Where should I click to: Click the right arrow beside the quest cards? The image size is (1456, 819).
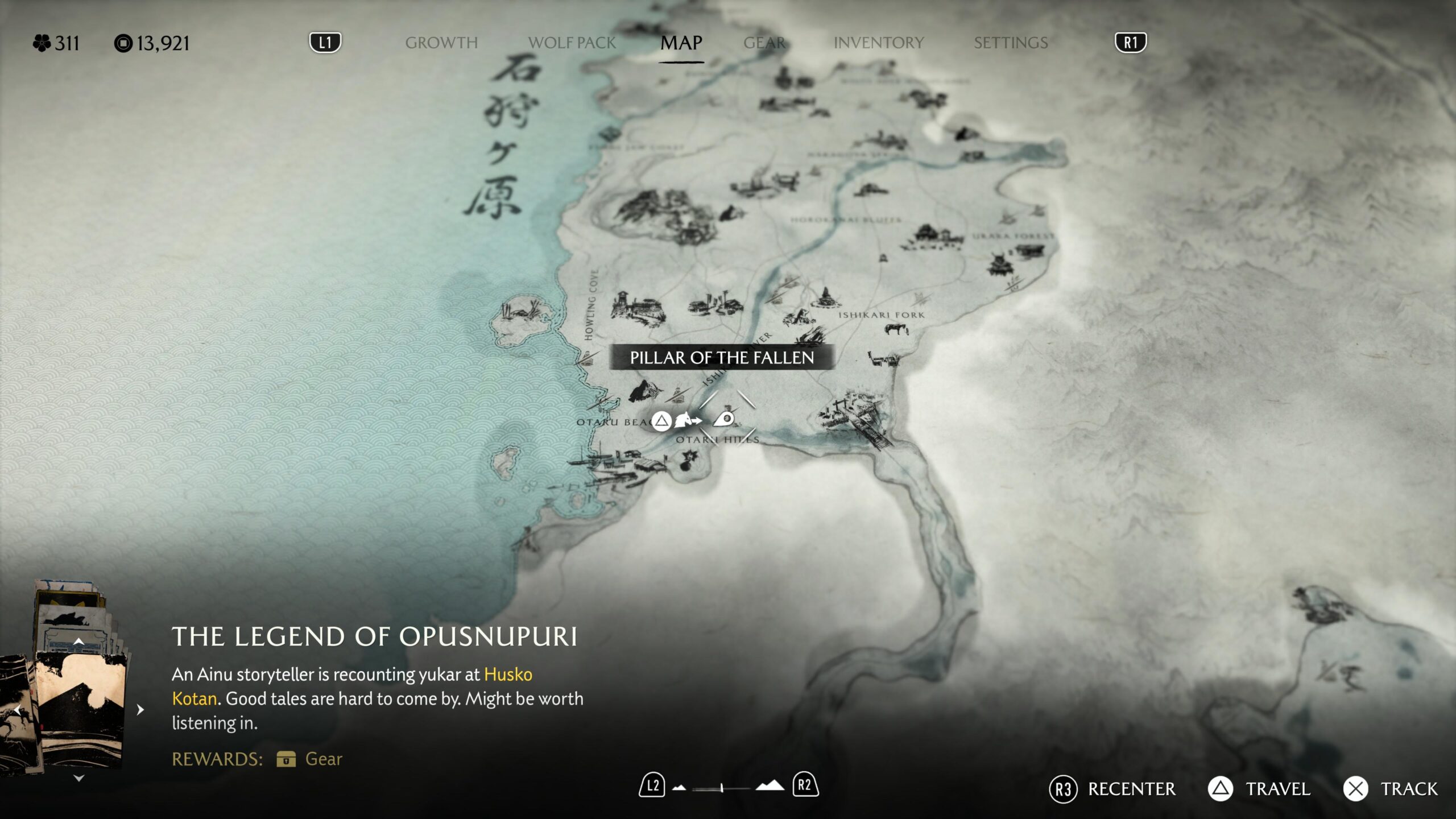coord(140,709)
